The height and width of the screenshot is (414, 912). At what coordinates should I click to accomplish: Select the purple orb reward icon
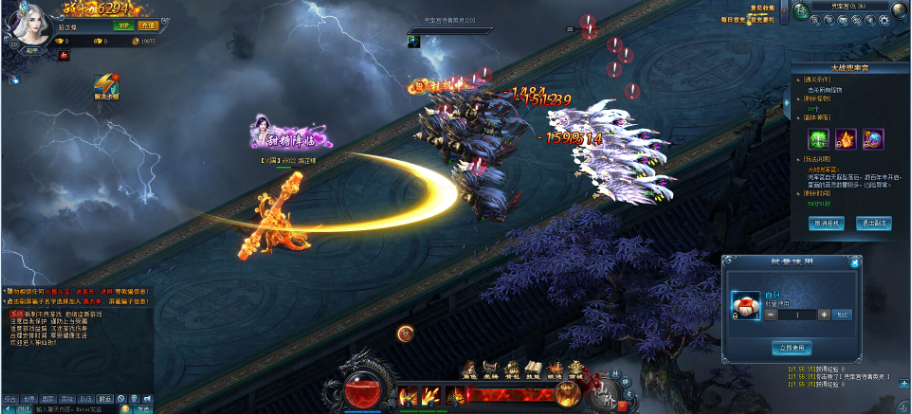(872, 138)
